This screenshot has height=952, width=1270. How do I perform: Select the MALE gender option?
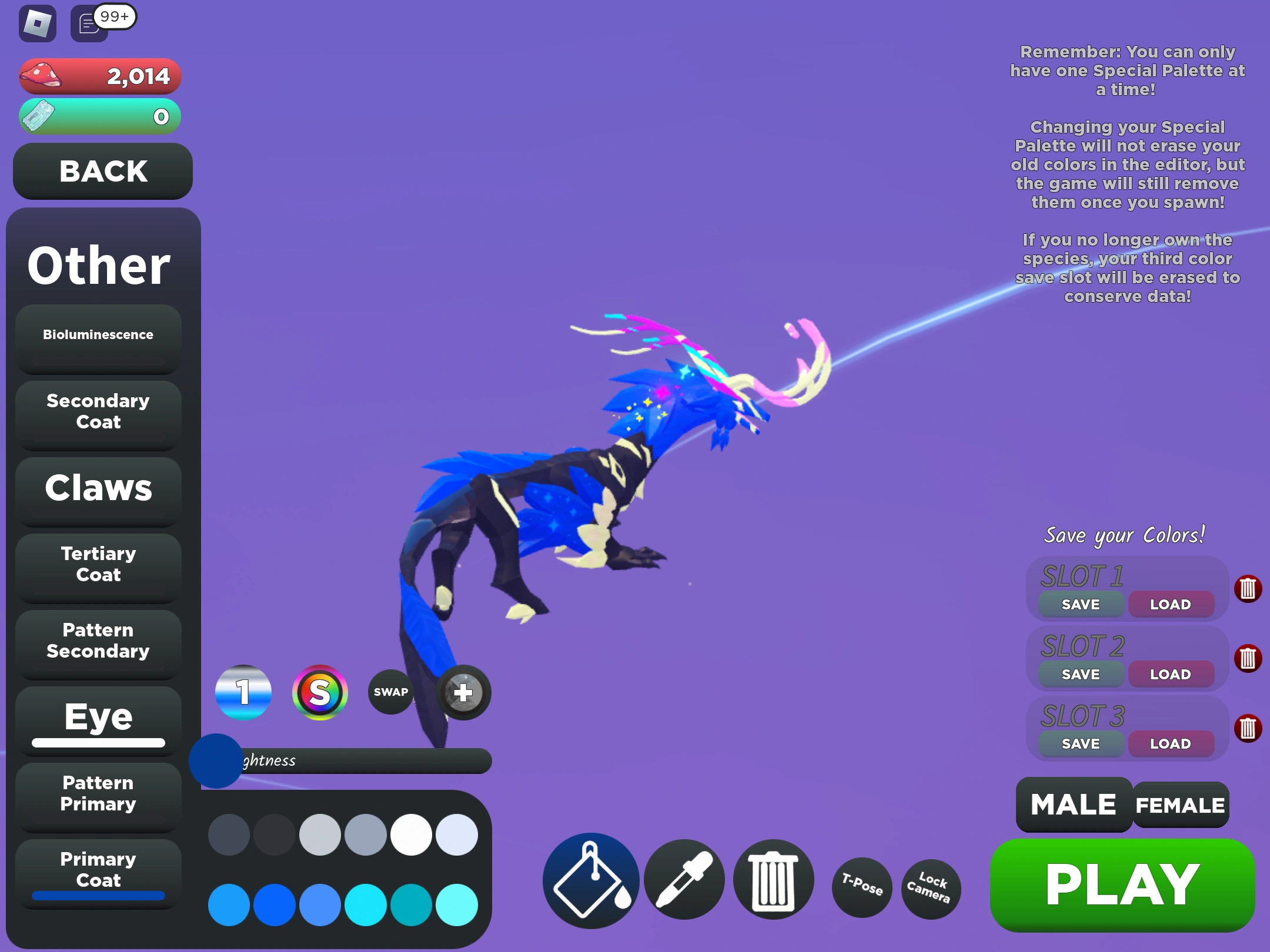[1074, 804]
